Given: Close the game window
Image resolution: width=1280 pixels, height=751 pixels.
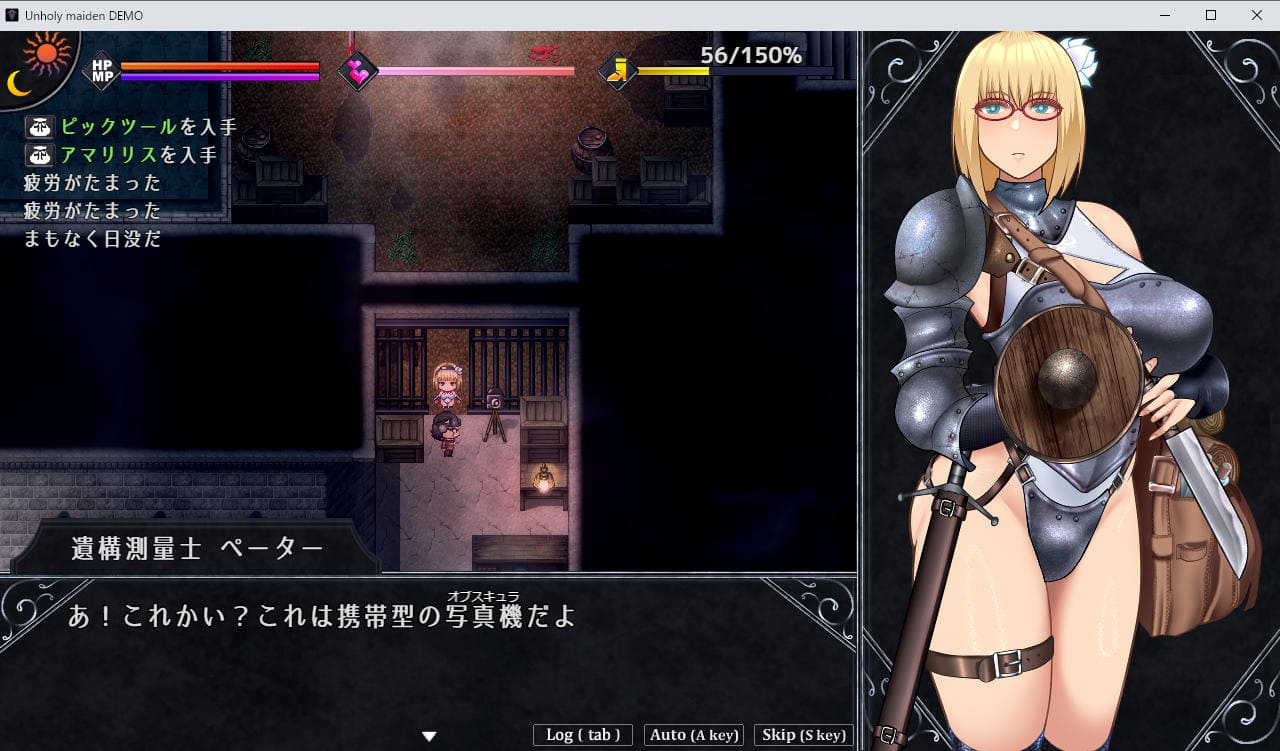Looking at the screenshot, I should tap(1256, 15).
